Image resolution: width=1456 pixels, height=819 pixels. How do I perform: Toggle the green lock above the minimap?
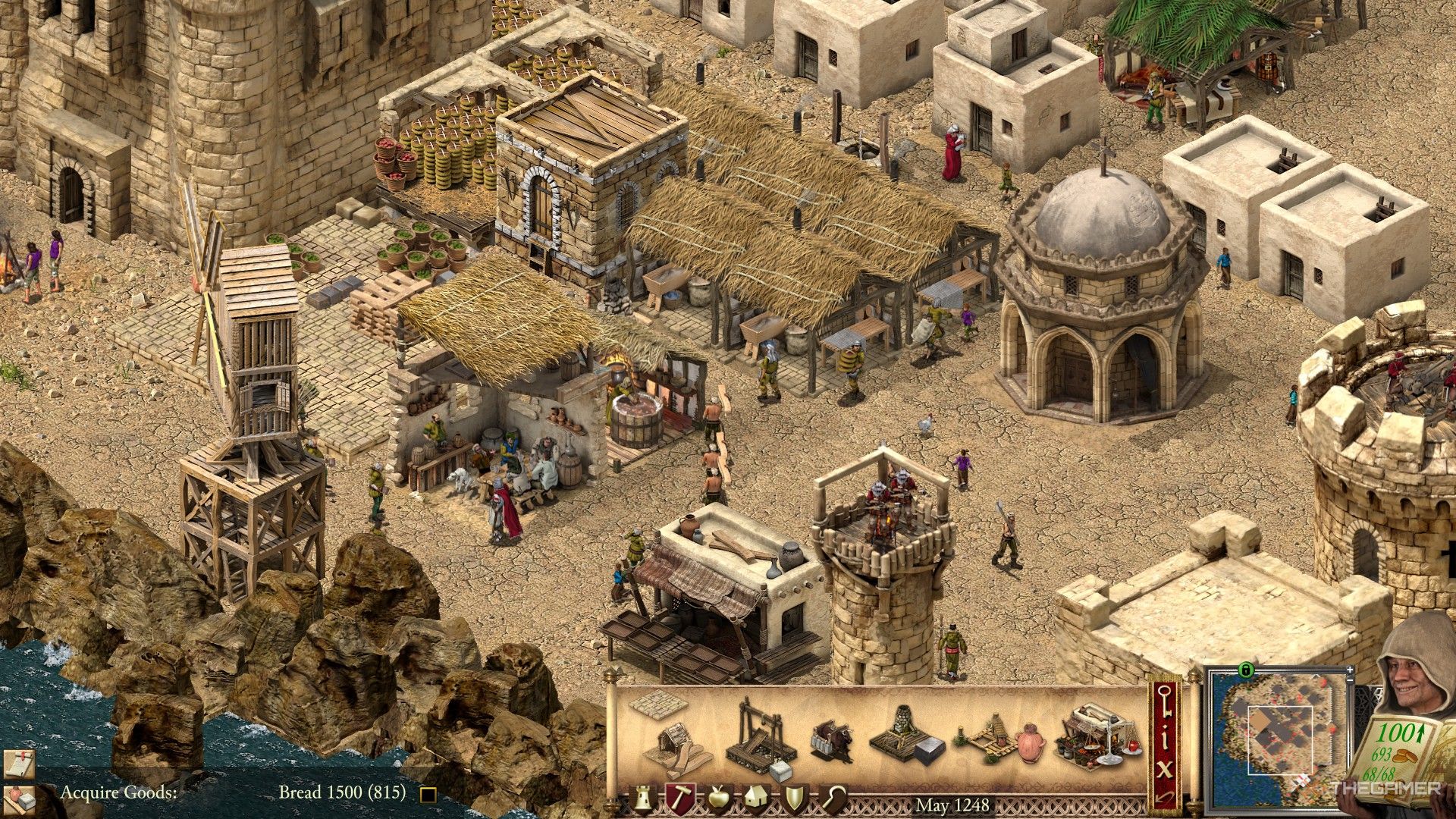pos(1244,670)
